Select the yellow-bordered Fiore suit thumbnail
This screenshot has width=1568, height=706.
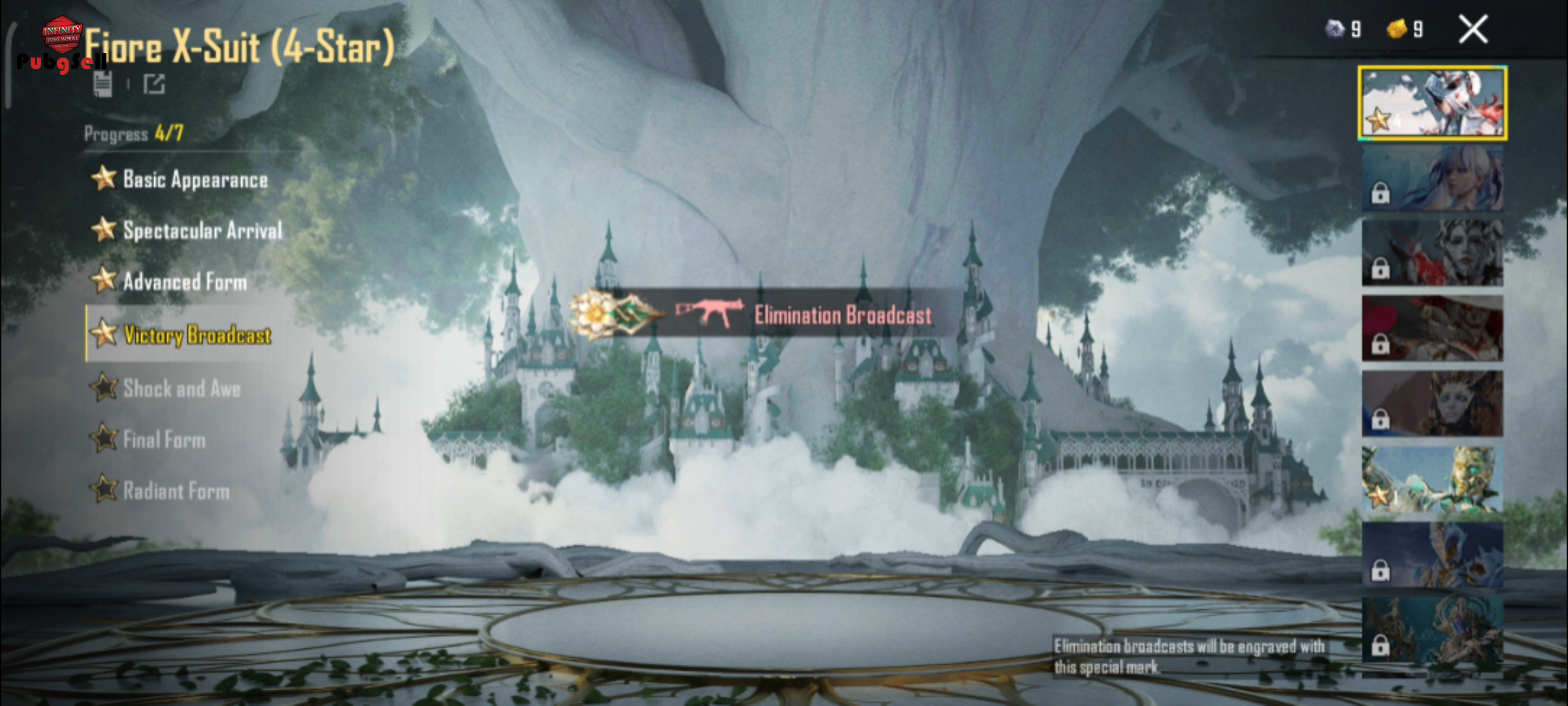pyautogui.click(x=1432, y=103)
